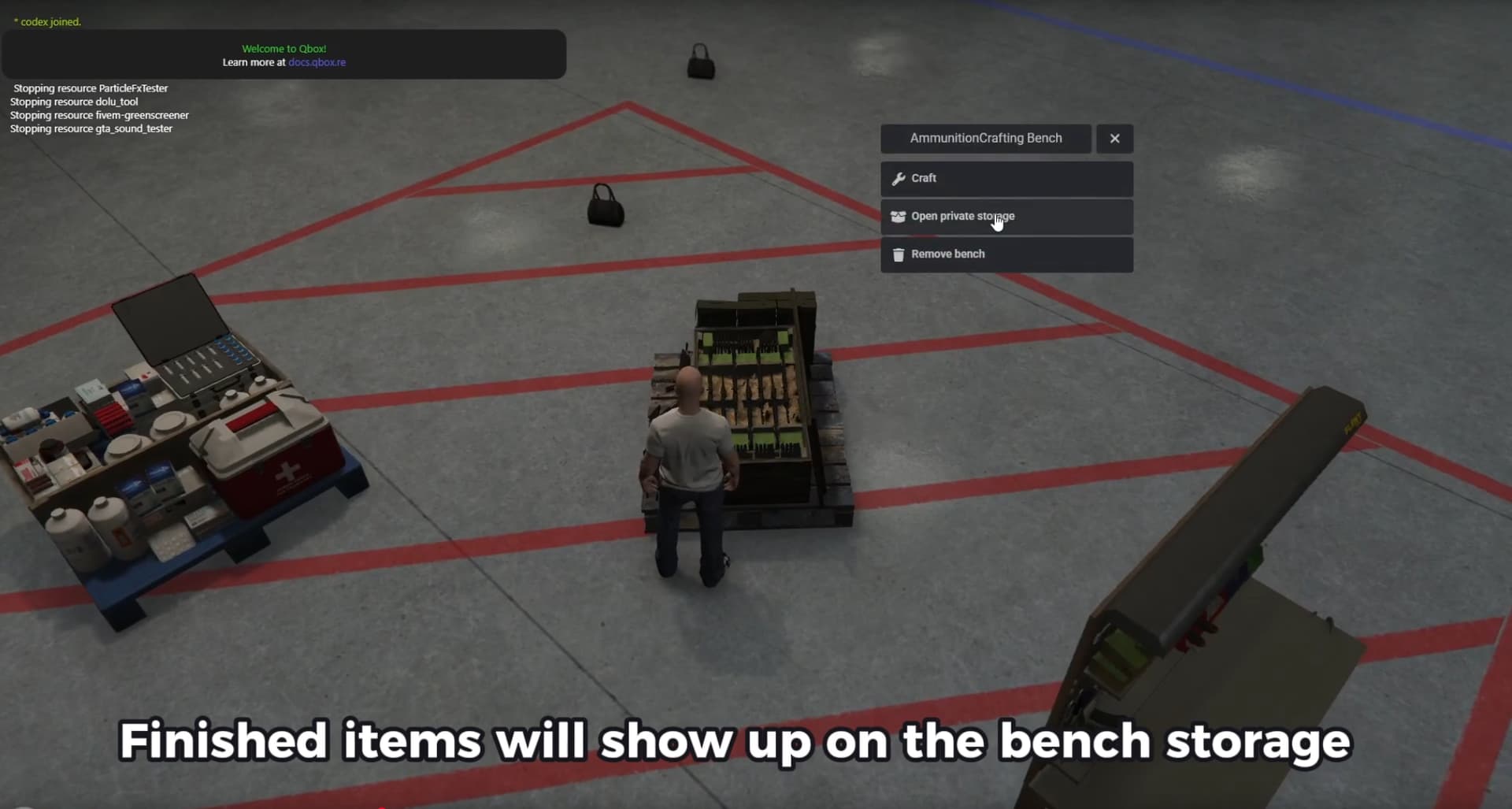Click the AmmunitionCrafting Bench title field
This screenshot has height=809, width=1512.
point(985,138)
